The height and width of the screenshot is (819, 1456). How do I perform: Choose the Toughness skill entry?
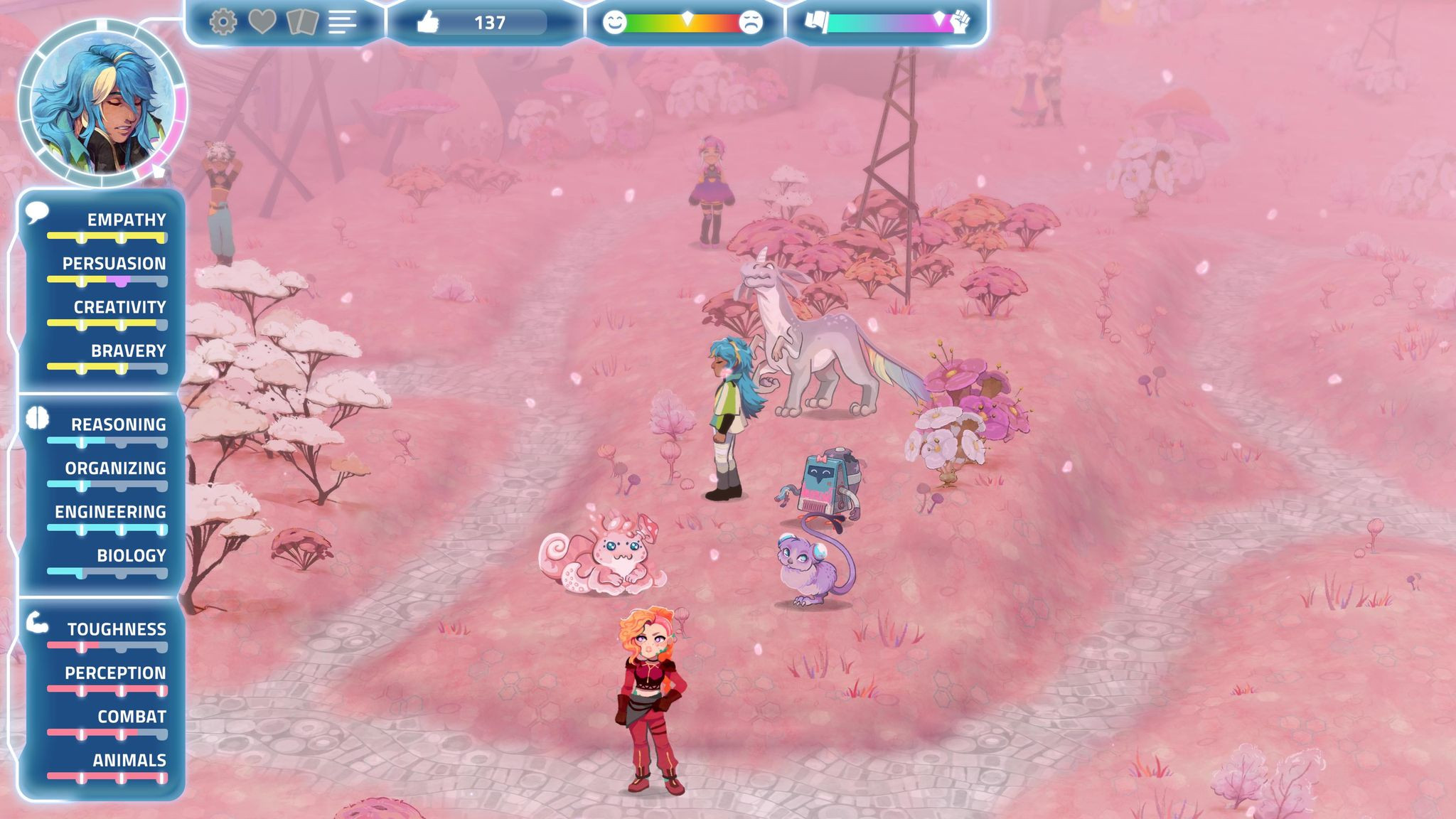[x=117, y=630]
